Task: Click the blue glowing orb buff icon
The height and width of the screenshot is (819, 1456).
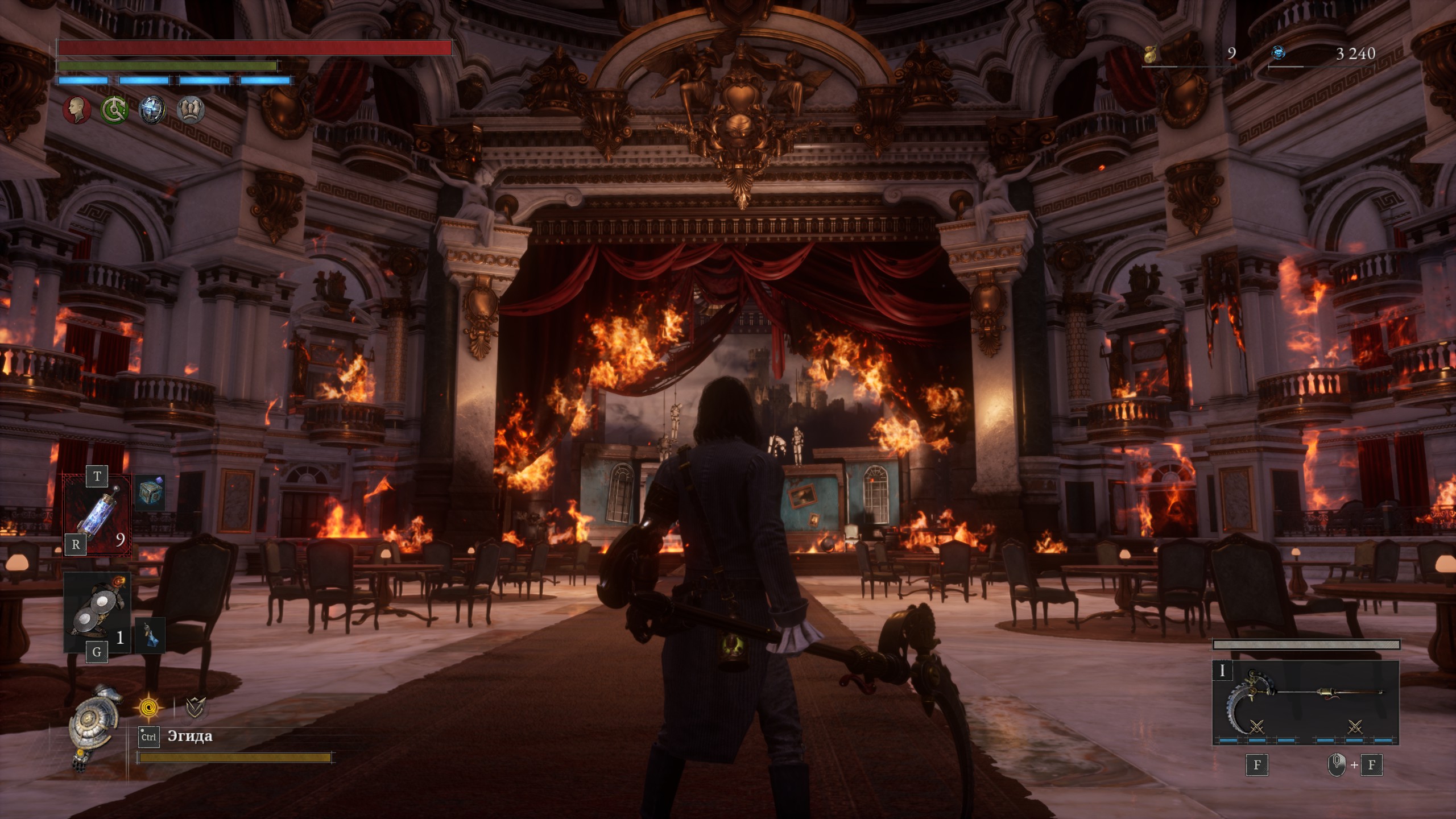Action: 152,109
